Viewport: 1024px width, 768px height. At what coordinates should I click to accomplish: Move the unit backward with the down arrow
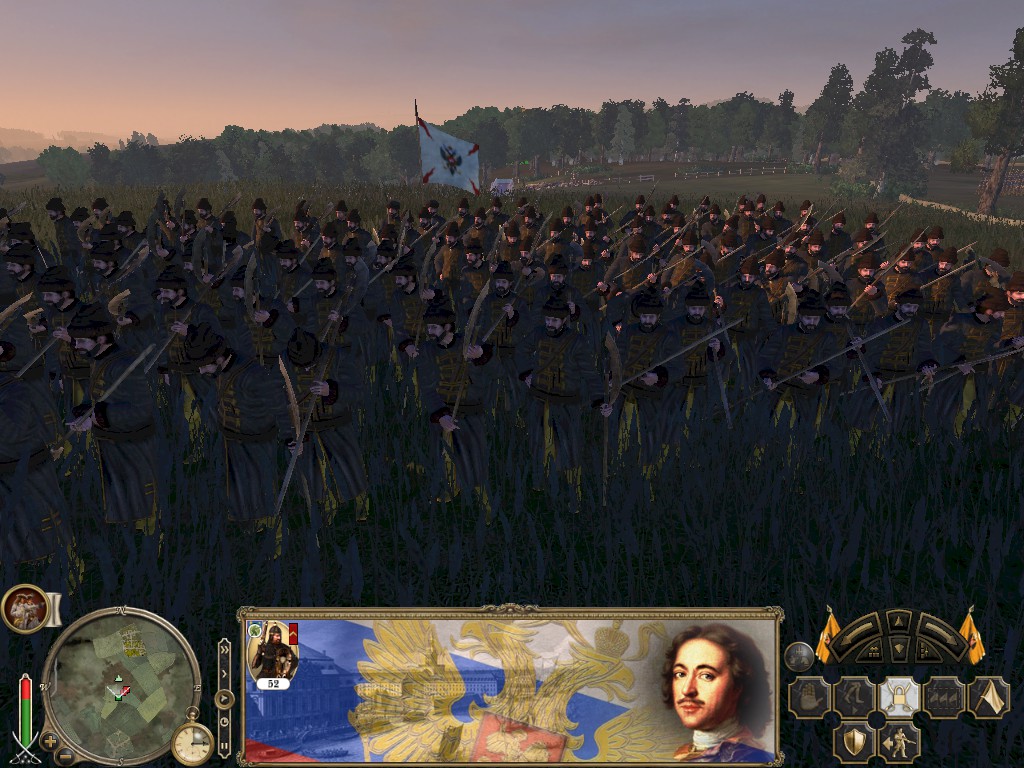898,648
